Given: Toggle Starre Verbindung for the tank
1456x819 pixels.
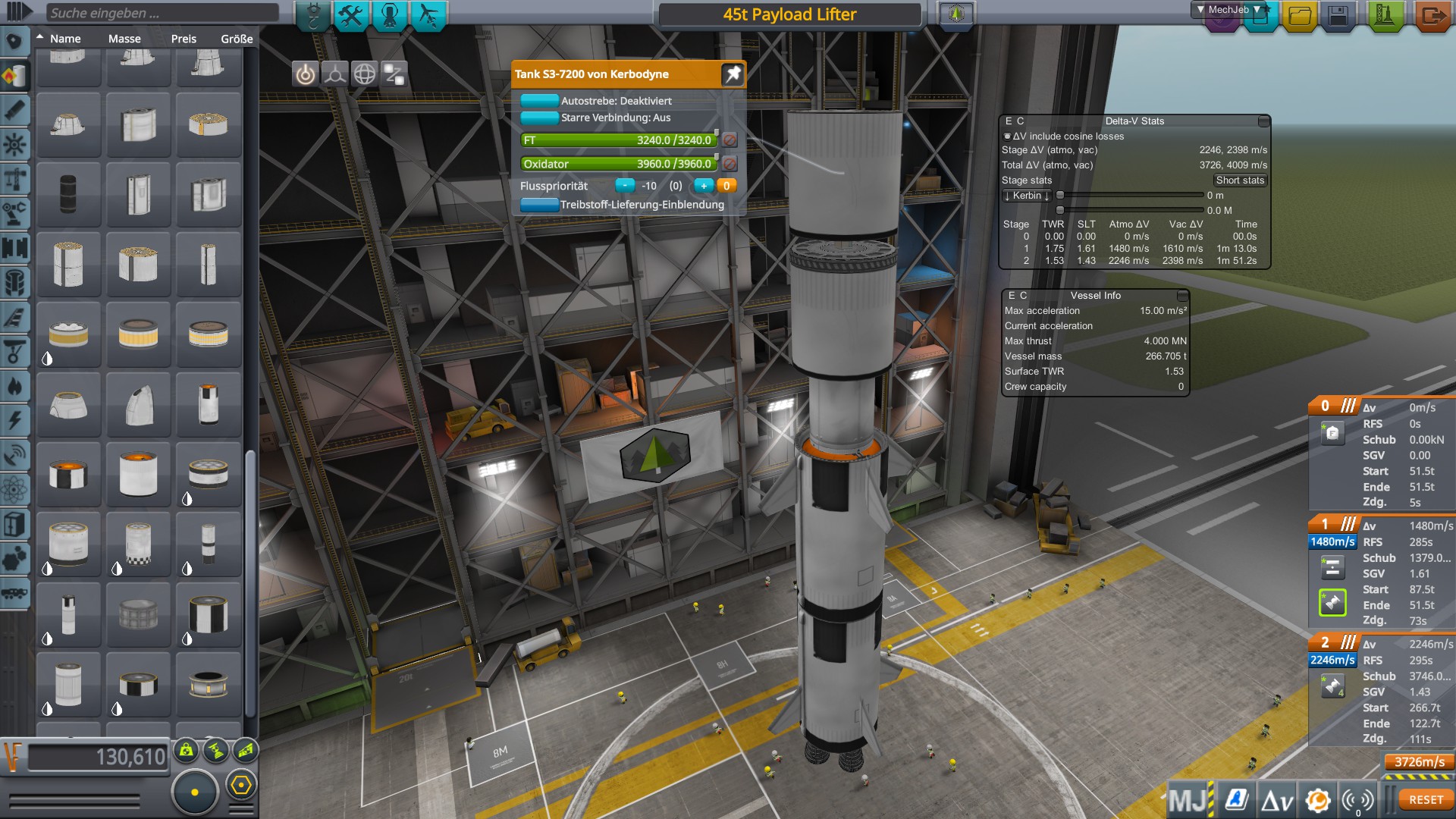Looking at the screenshot, I should pos(539,118).
